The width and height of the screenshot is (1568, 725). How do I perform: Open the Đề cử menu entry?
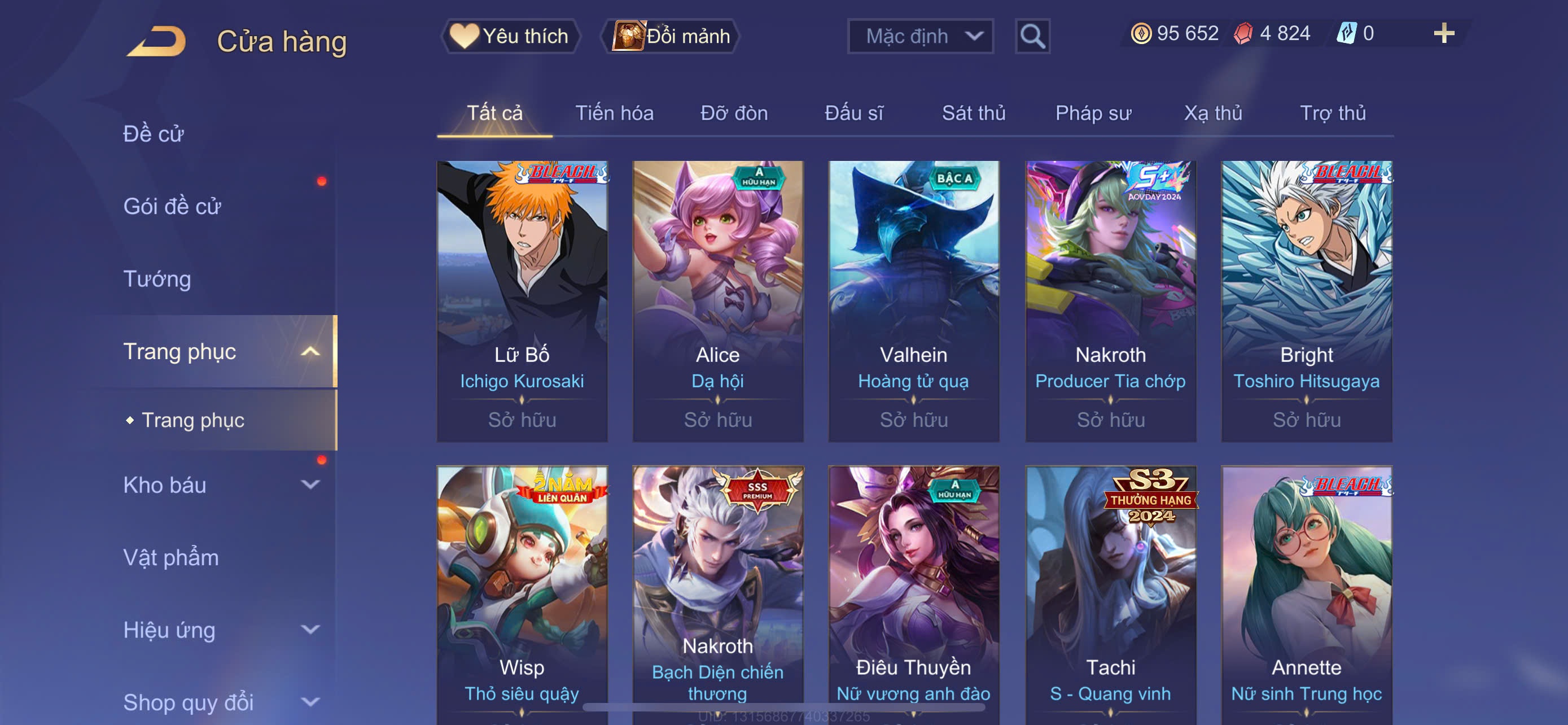click(154, 134)
